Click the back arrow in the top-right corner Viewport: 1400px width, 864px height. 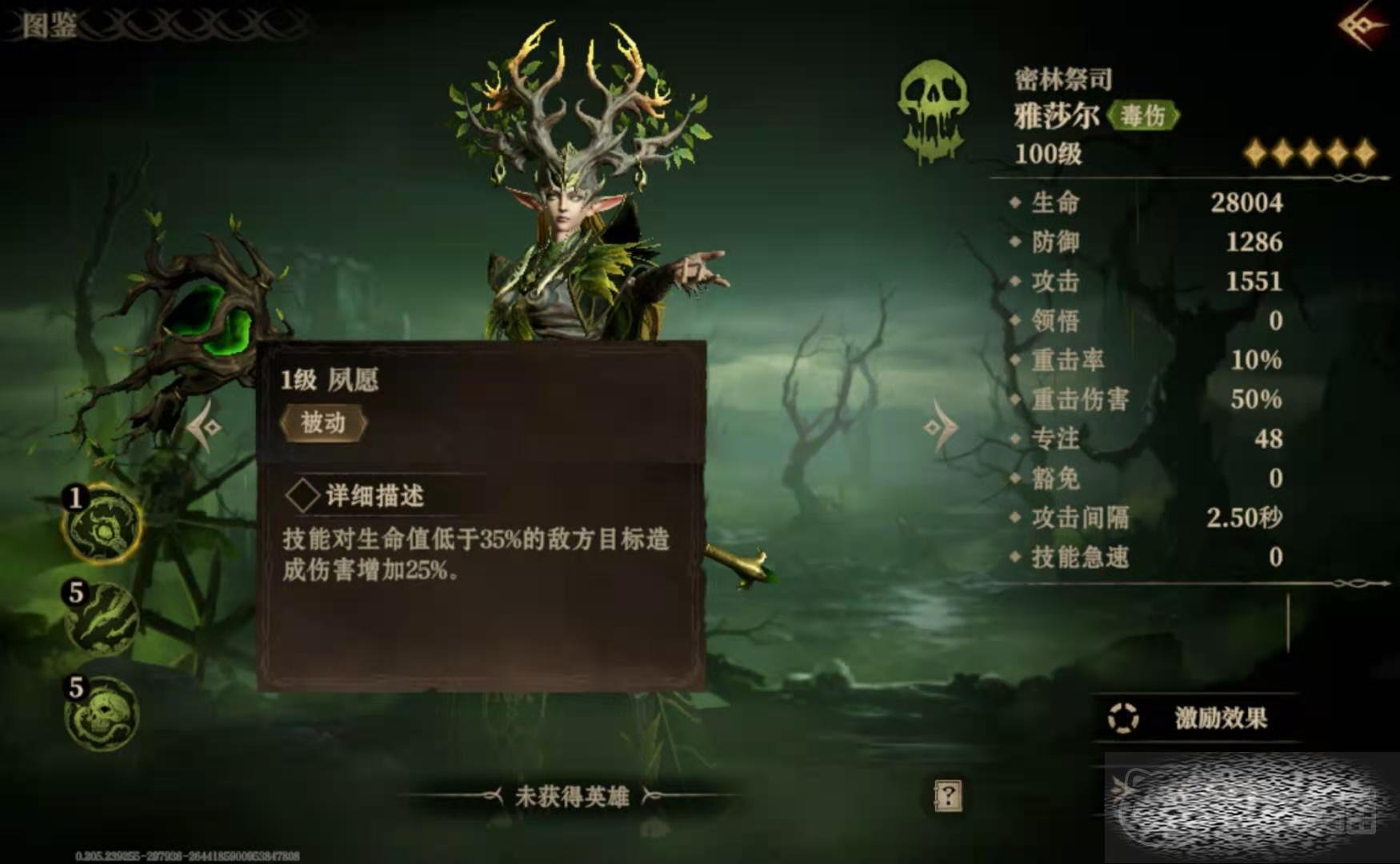click(x=1362, y=26)
